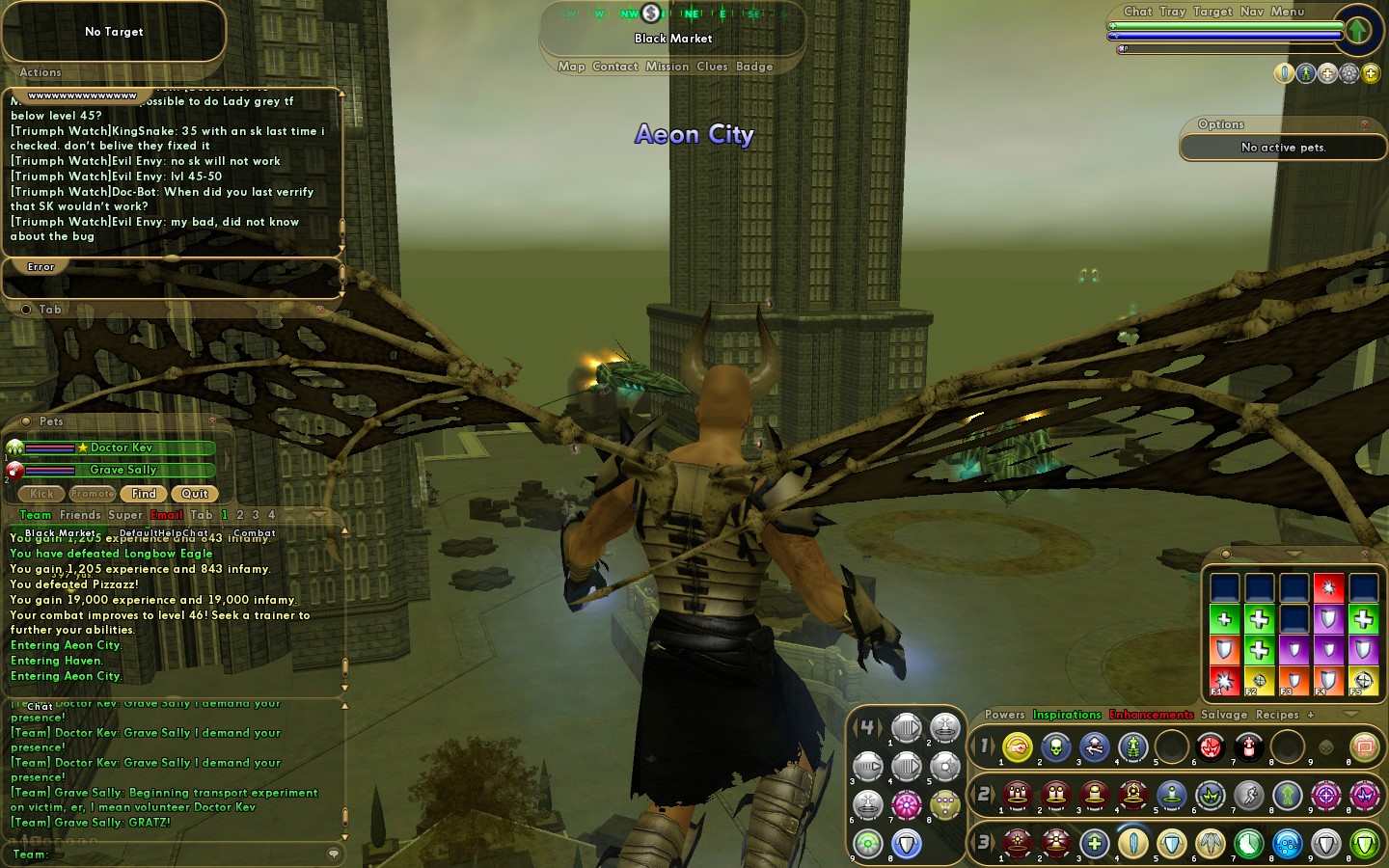Quit the team with the Quit button
Image resolution: width=1389 pixels, height=868 pixels.
click(x=195, y=494)
